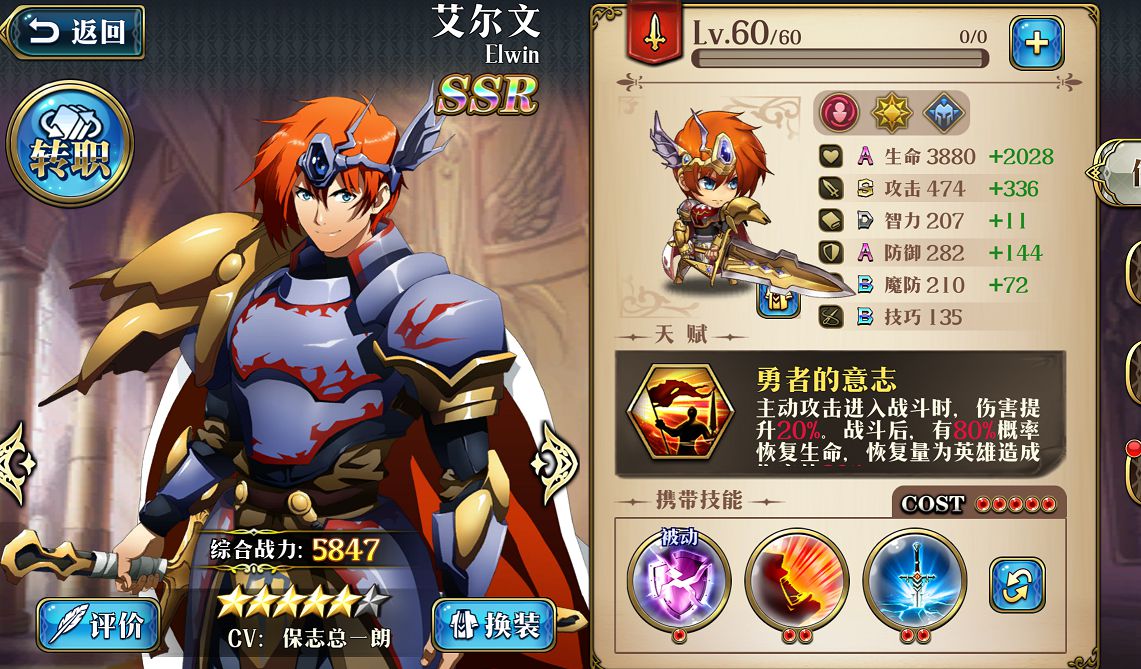Screen dimensions: 1141x669
Task: Swap equipped skills with the refresh button
Action: coord(1016,585)
